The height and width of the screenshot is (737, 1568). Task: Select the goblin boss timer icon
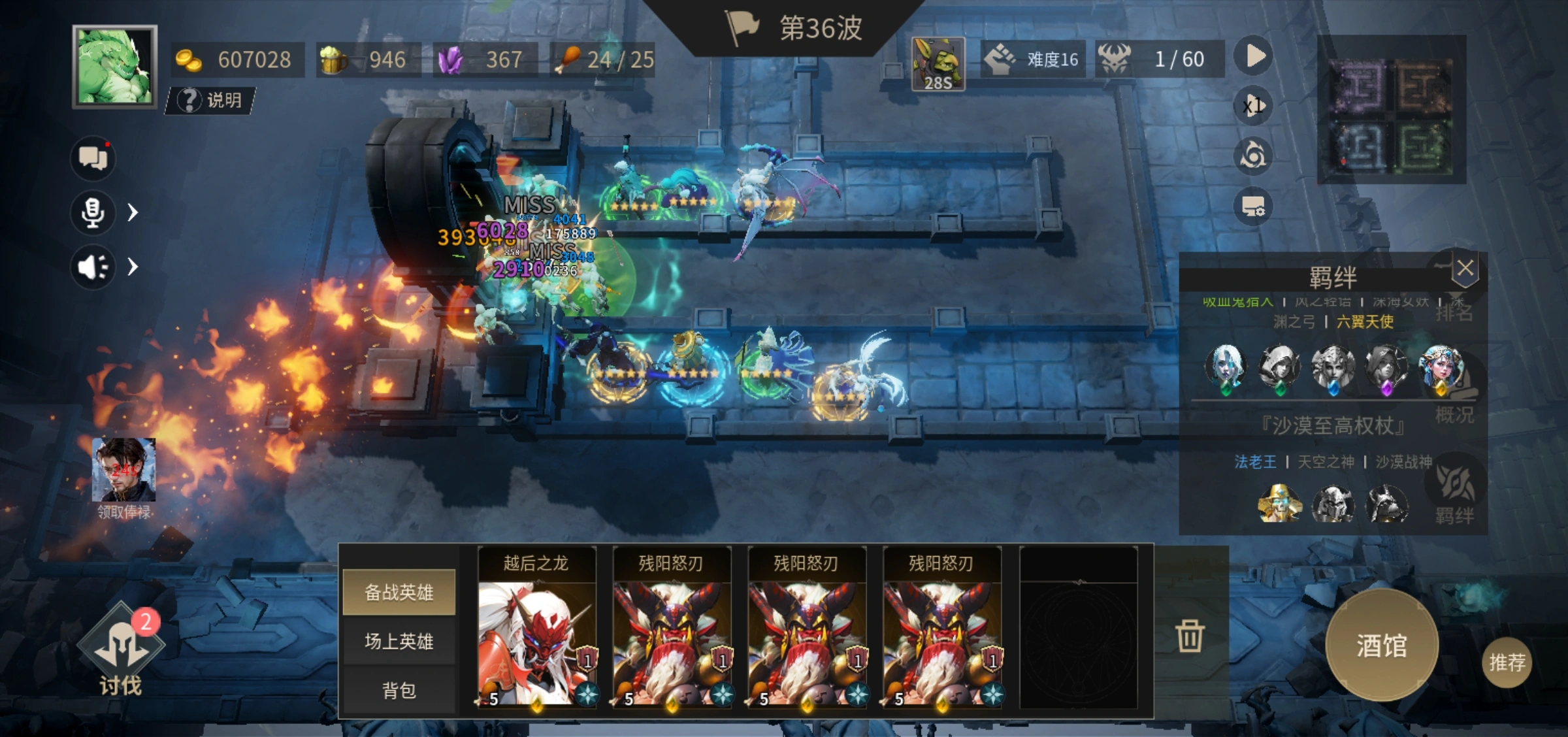[x=938, y=64]
